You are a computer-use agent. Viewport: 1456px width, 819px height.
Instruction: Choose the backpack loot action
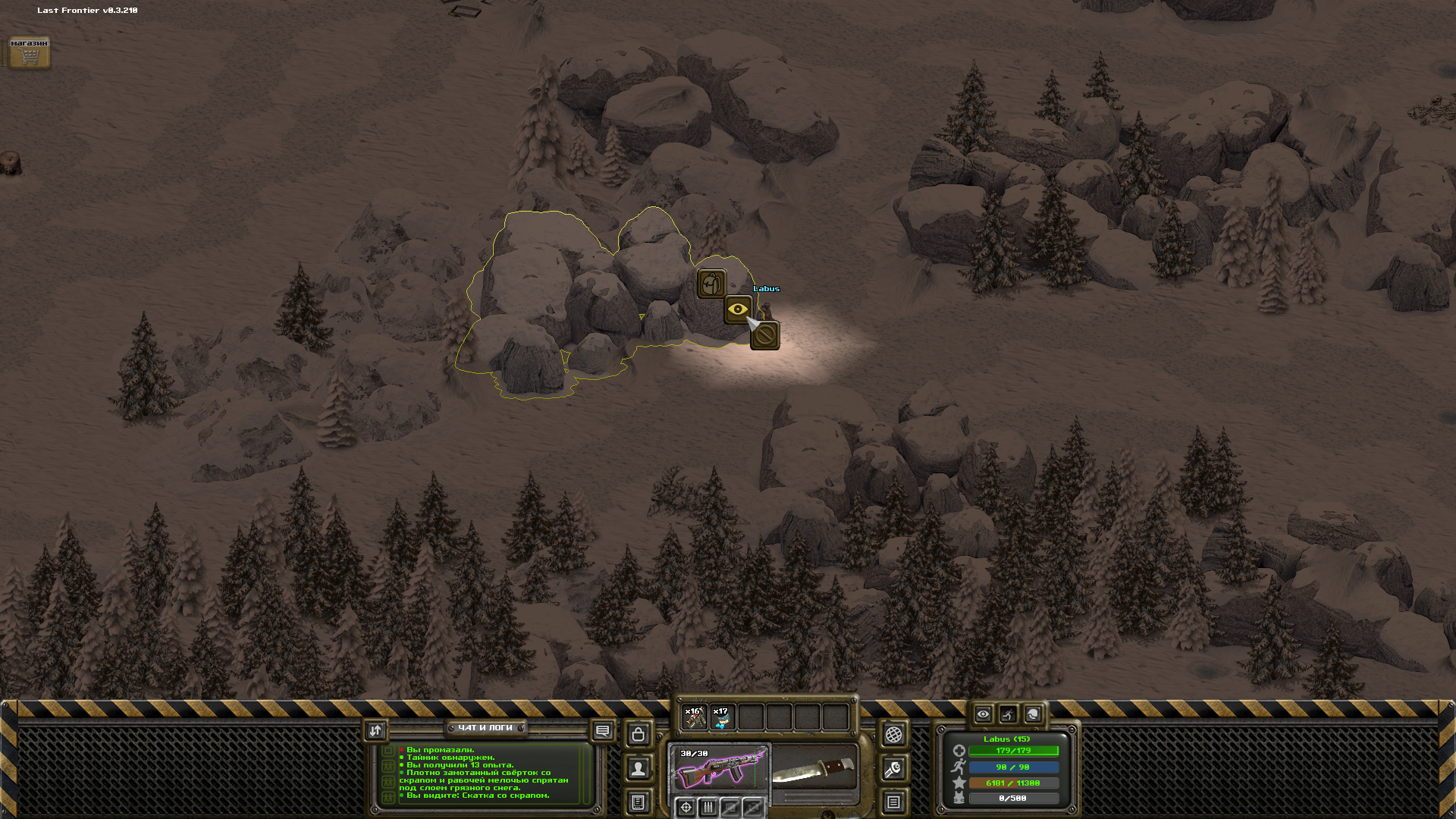pyautogui.click(x=711, y=284)
